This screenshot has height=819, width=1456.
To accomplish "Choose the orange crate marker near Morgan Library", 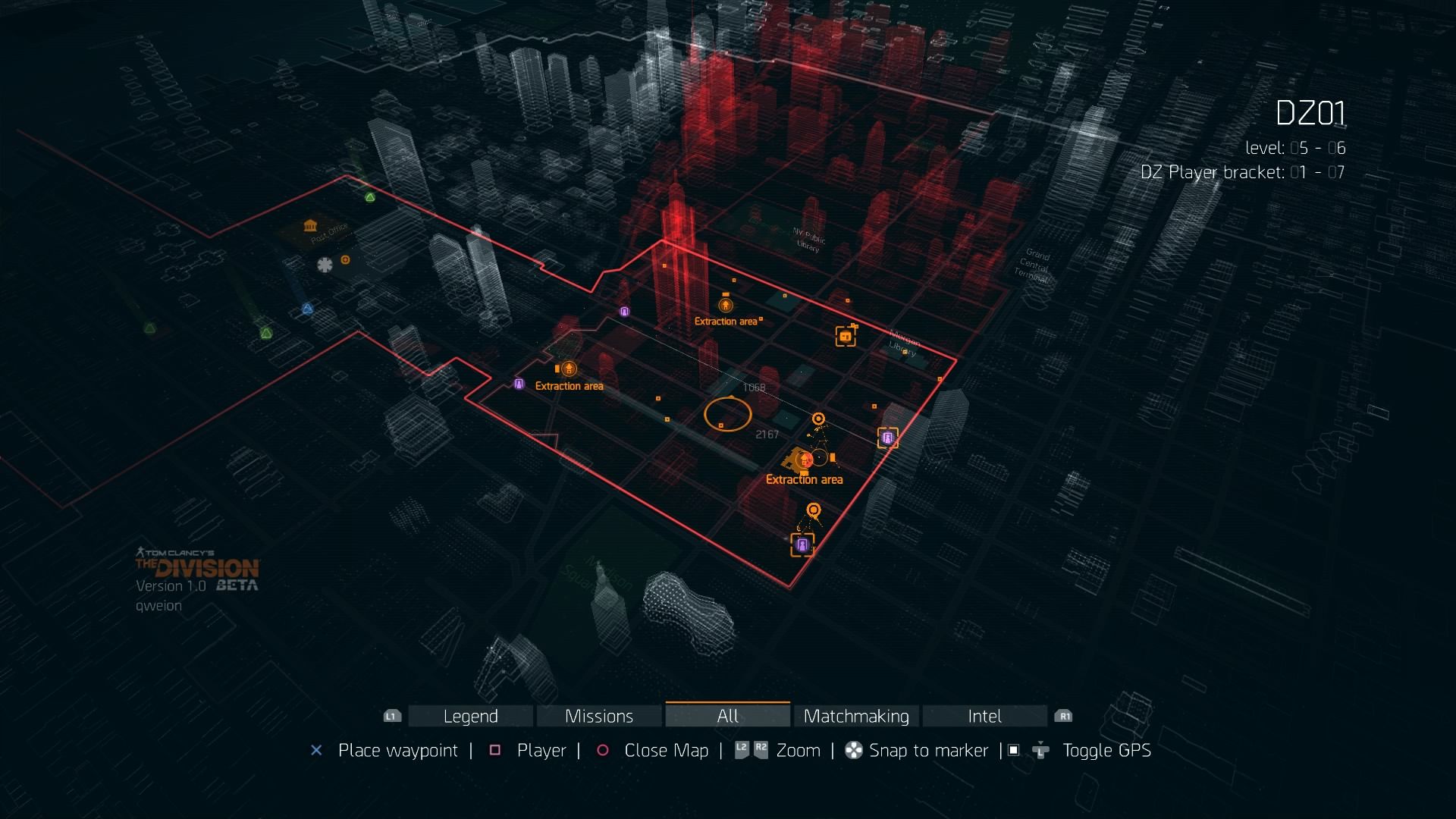I will [846, 336].
